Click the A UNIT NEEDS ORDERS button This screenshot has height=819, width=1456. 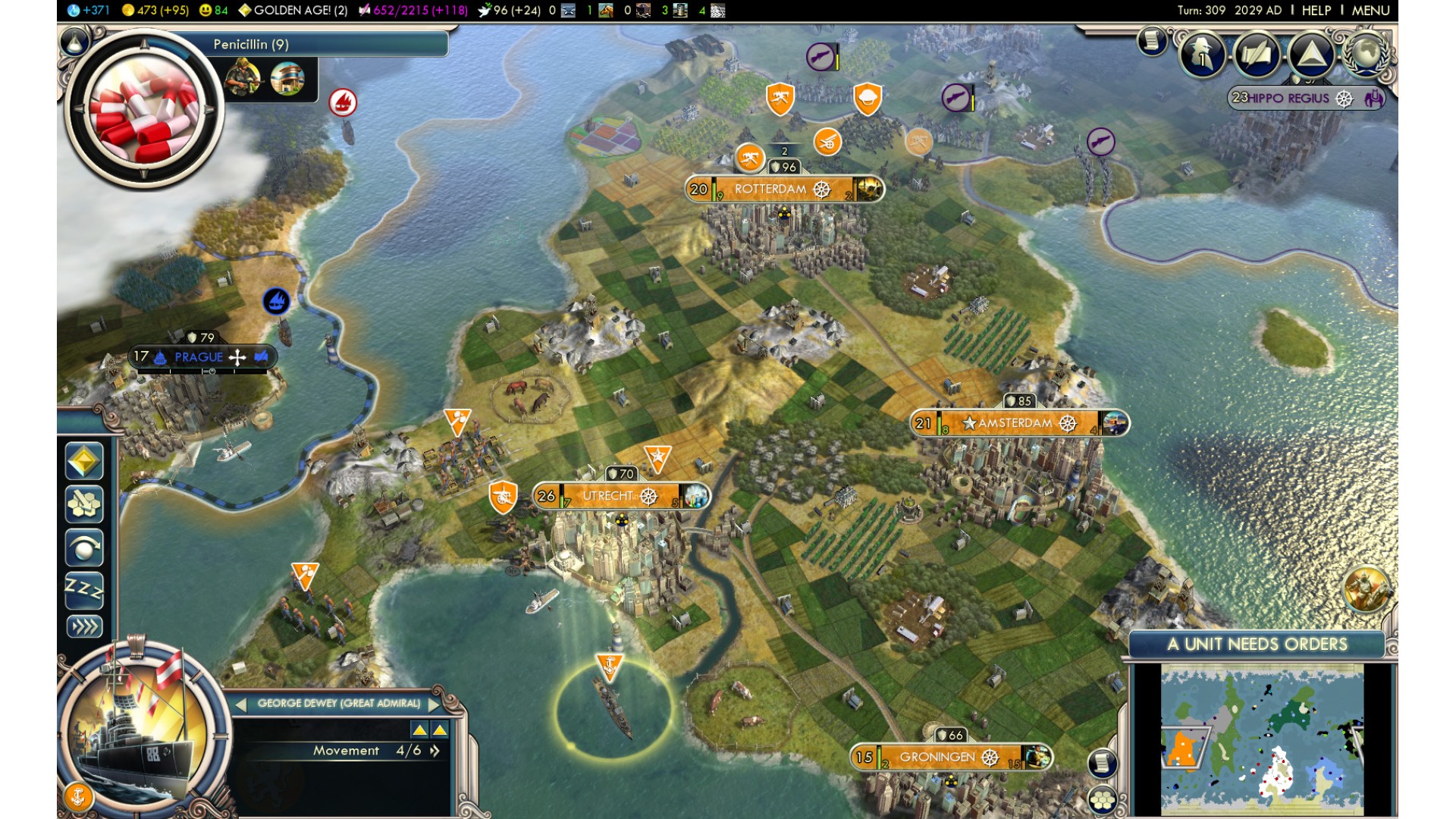[x=1257, y=645]
